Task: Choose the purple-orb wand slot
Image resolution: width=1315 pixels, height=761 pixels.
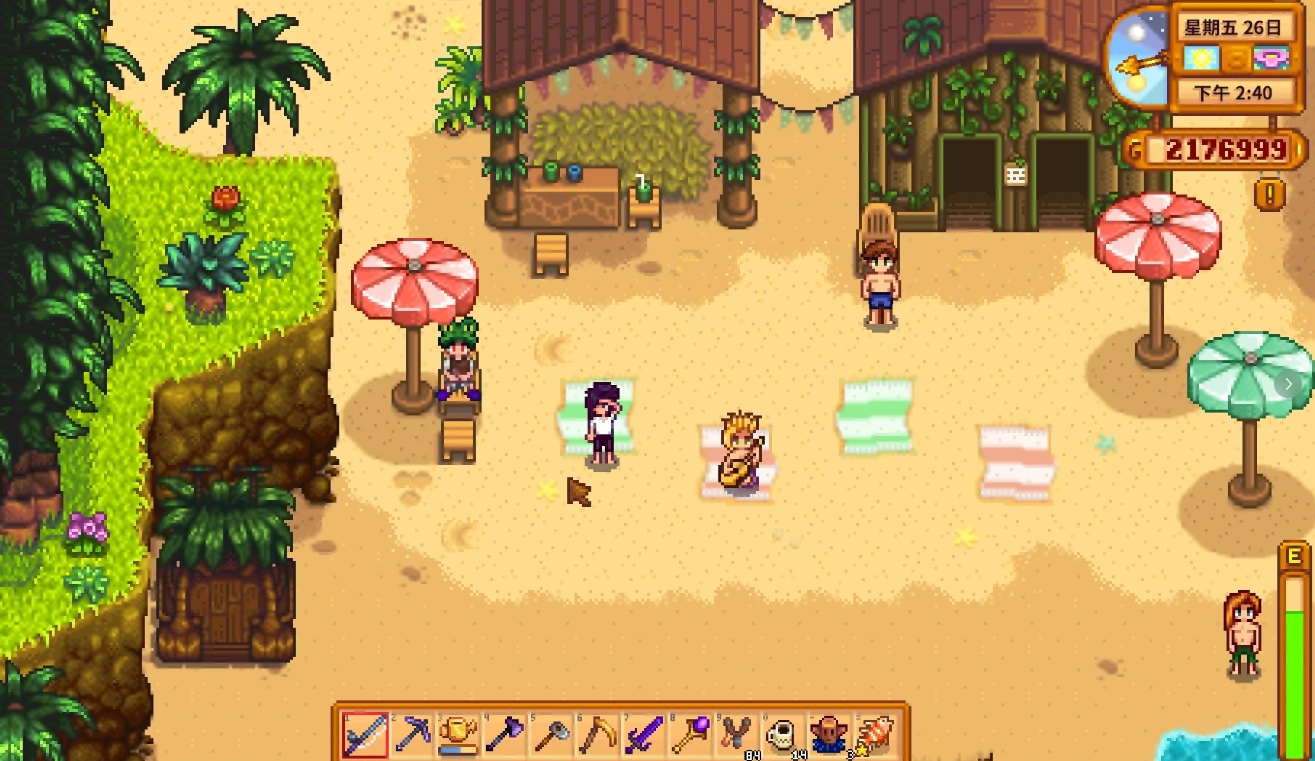Action: pos(691,735)
